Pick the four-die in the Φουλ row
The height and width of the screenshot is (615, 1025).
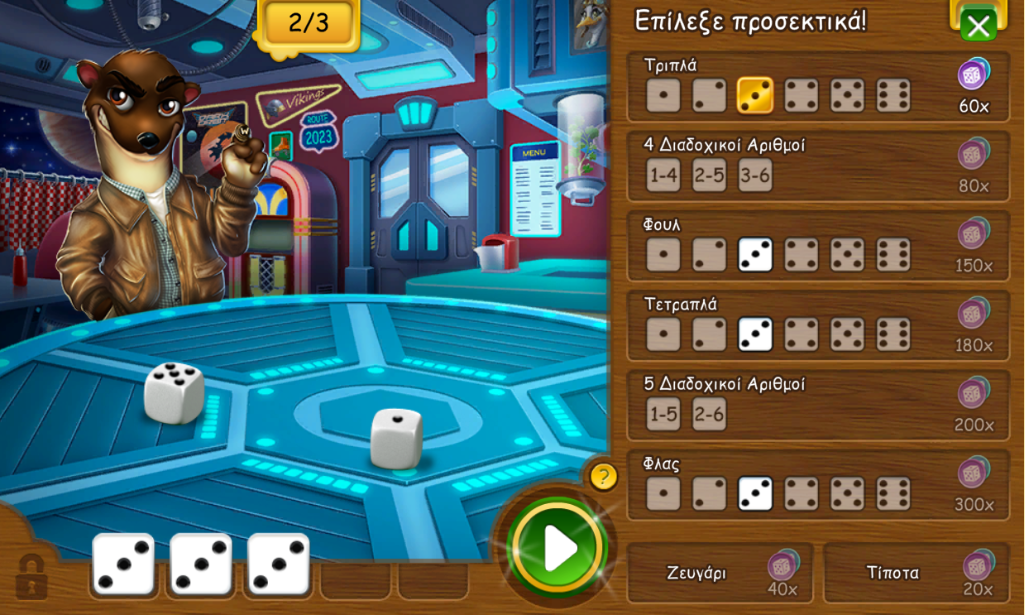[x=801, y=255]
